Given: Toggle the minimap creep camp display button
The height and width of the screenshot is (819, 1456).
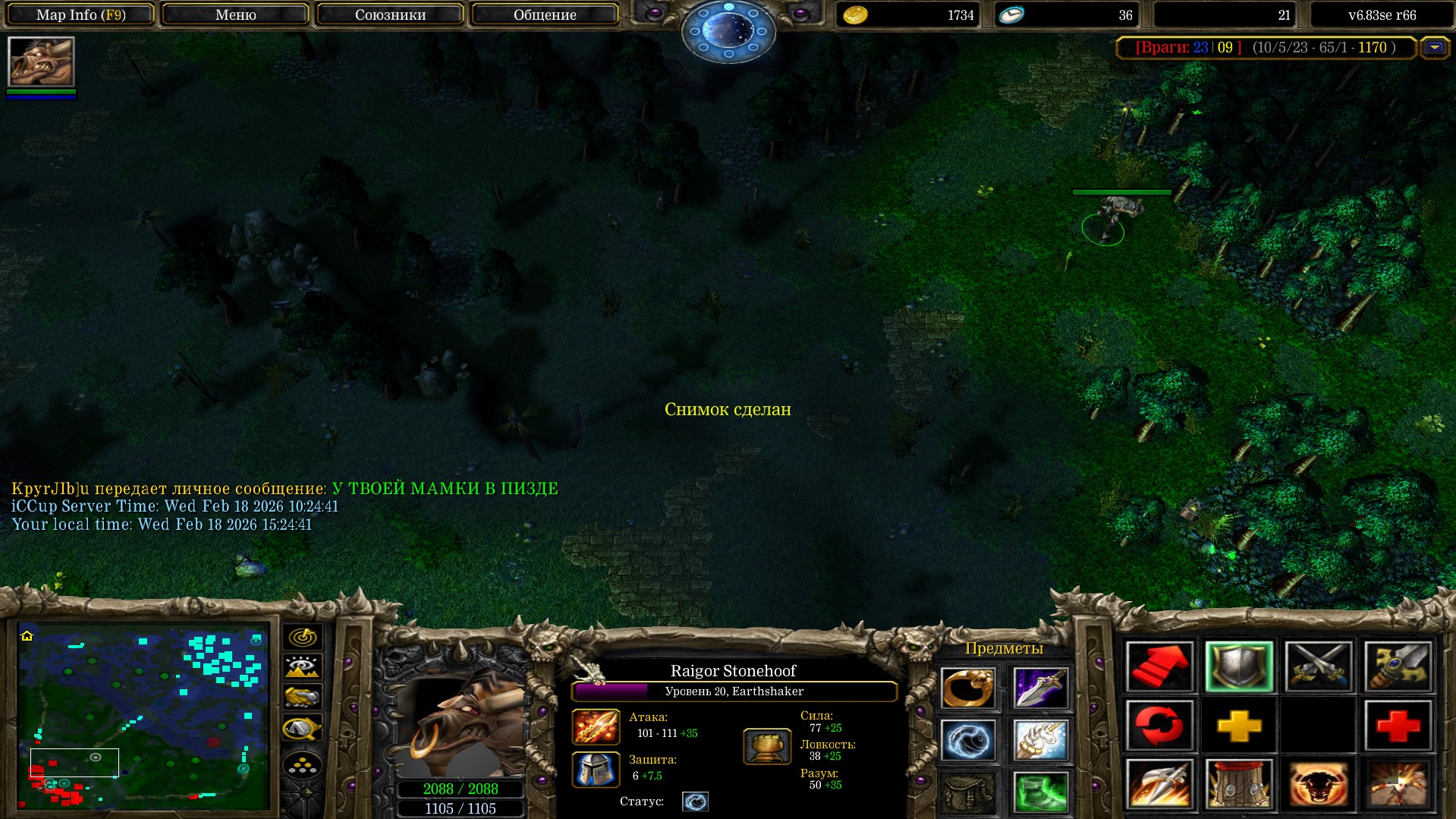Looking at the screenshot, I should (x=302, y=728).
